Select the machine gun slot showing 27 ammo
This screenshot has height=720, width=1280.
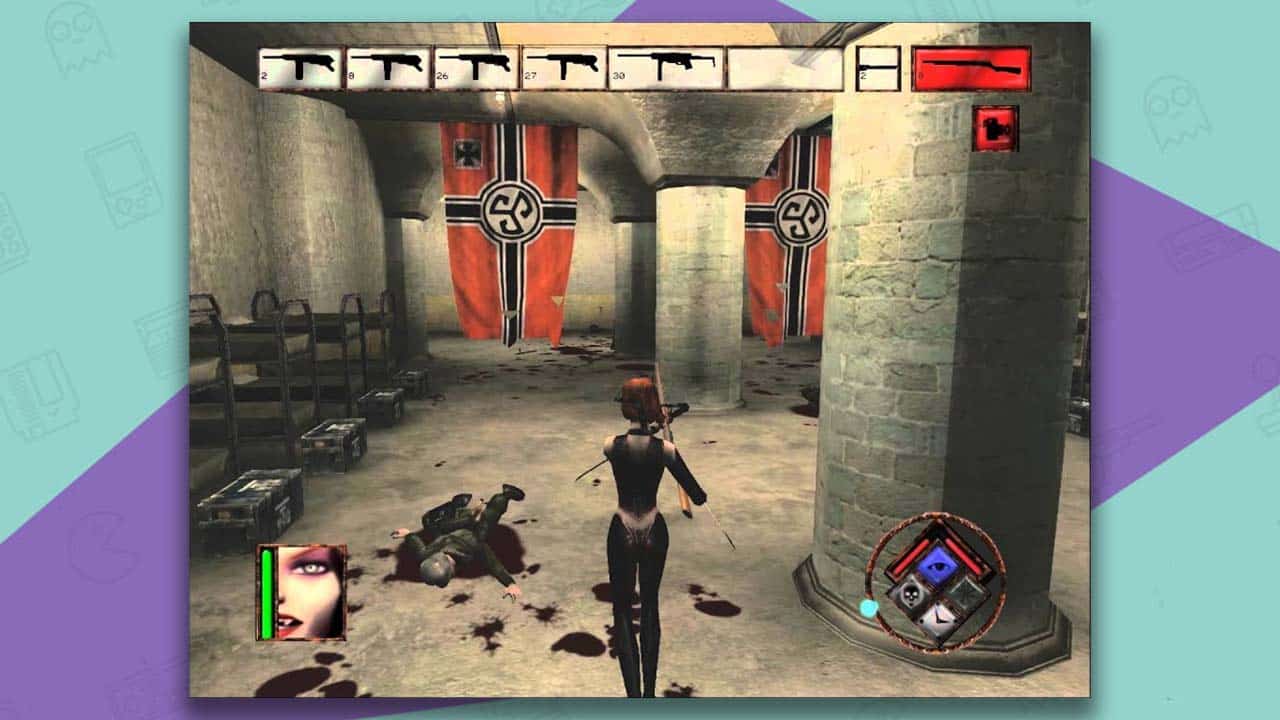pos(562,65)
